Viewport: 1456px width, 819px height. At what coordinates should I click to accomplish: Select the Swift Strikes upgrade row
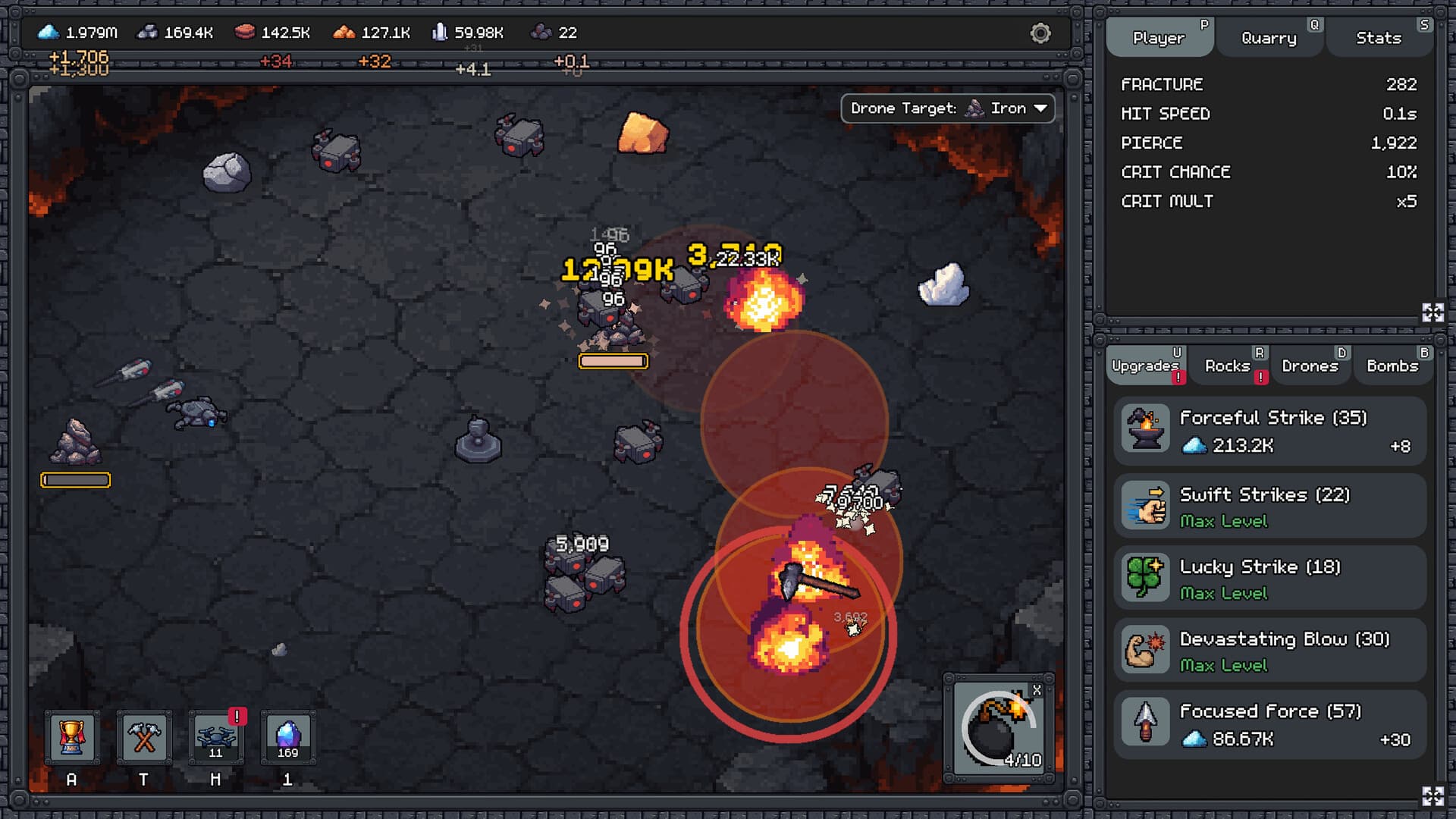coord(1269,507)
